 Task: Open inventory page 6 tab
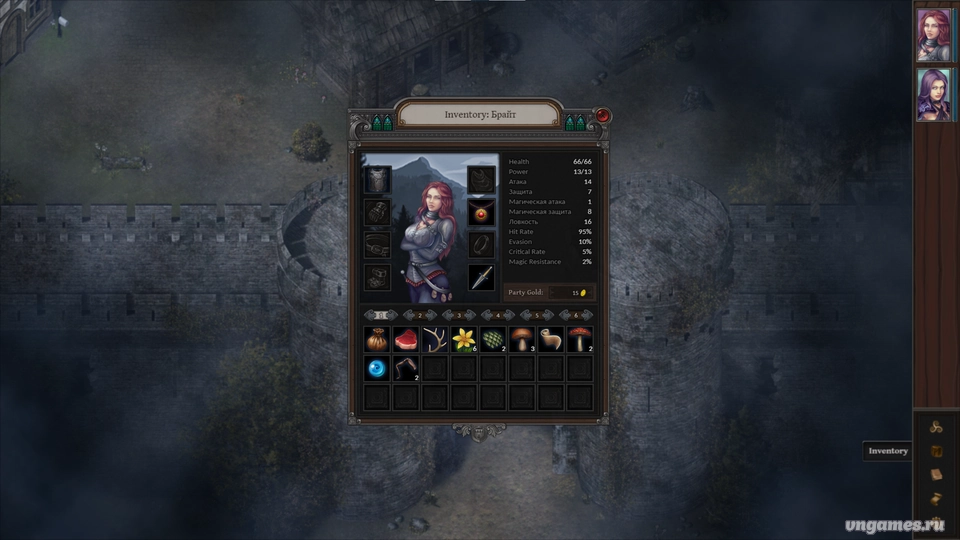coord(575,315)
